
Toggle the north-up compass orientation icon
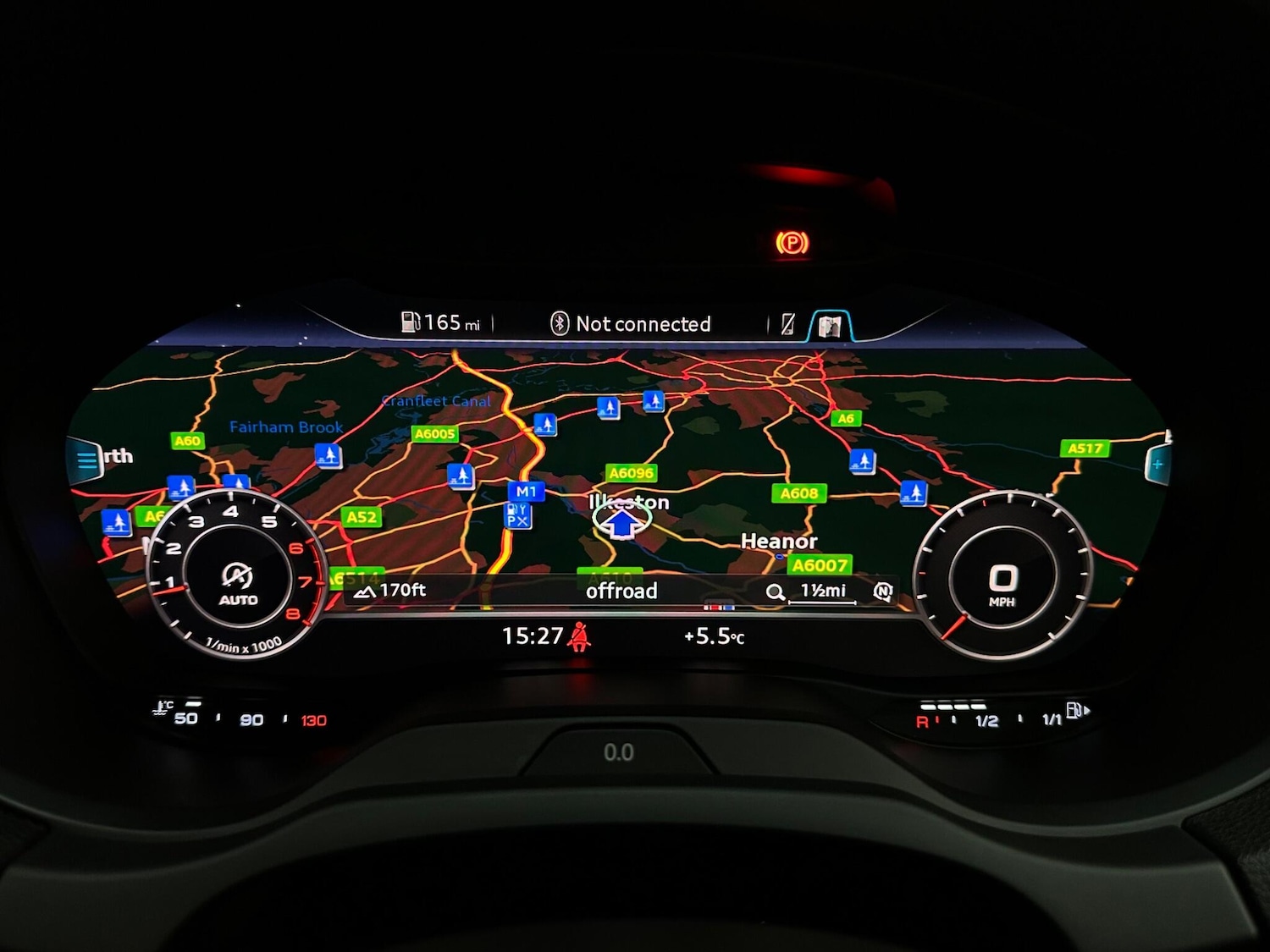[x=883, y=592]
